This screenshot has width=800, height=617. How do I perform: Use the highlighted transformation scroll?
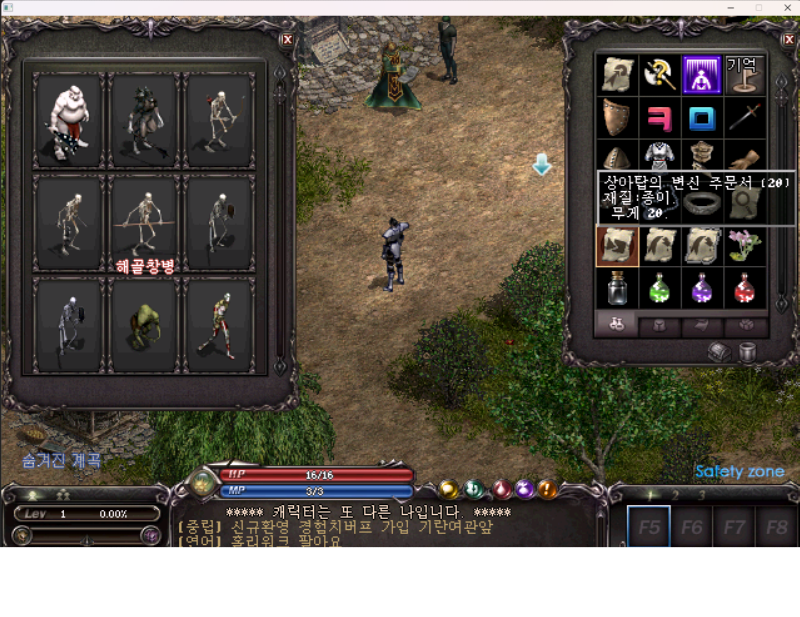pyautogui.click(x=617, y=246)
